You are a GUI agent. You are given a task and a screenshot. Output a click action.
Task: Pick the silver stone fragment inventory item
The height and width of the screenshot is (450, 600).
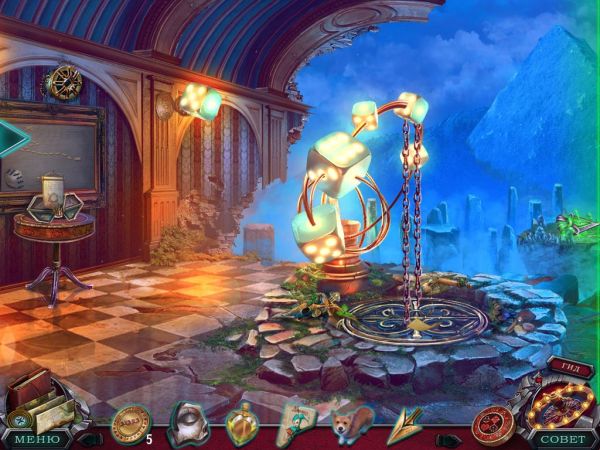tap(188, 421)
